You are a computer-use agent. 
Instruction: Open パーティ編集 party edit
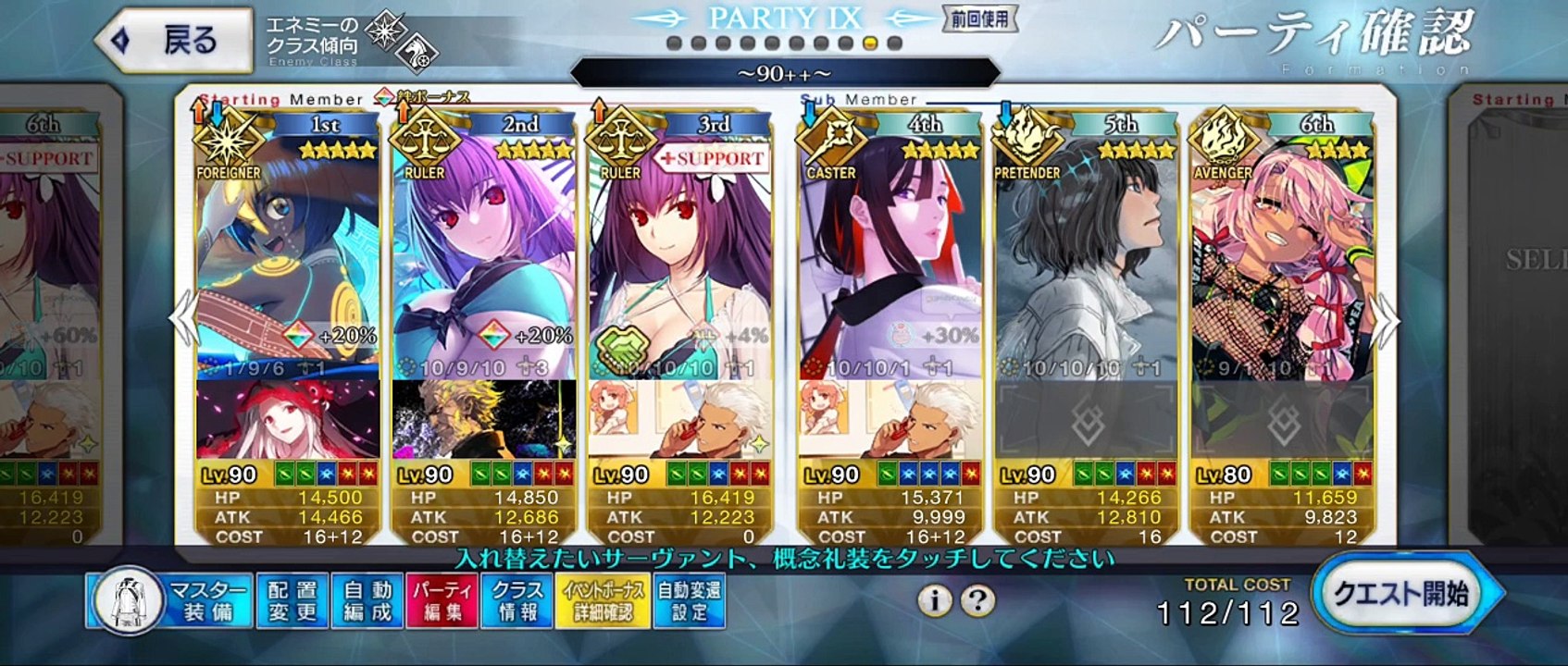click(442, 601)
